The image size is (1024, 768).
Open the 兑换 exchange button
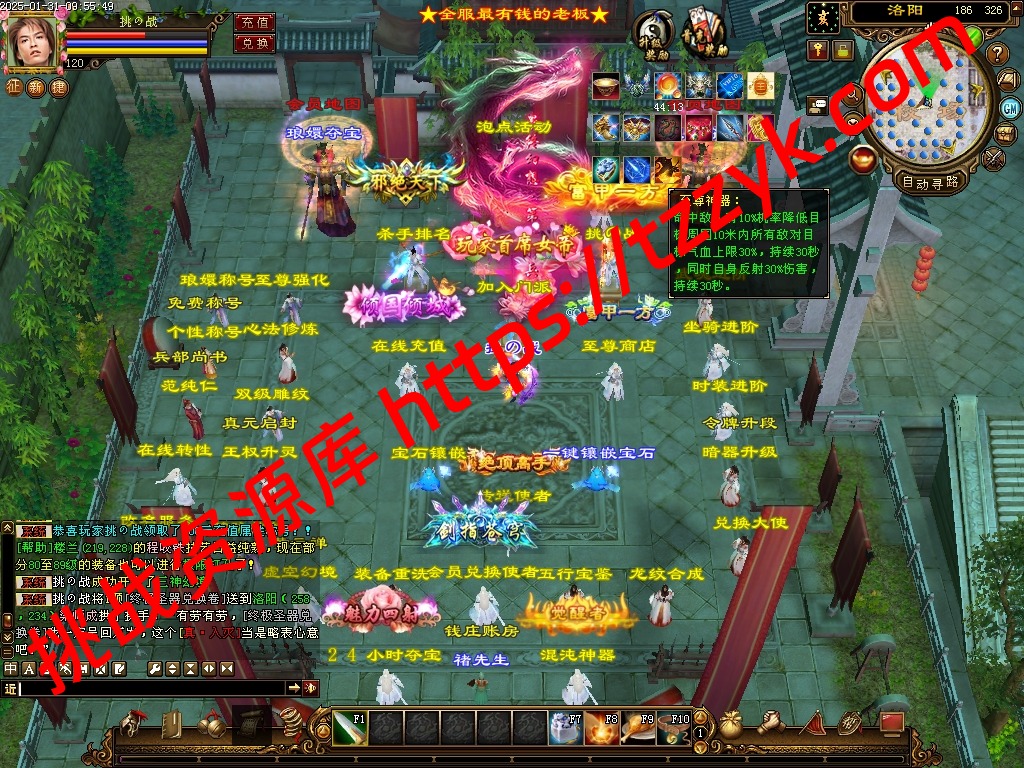pos(255,43)
